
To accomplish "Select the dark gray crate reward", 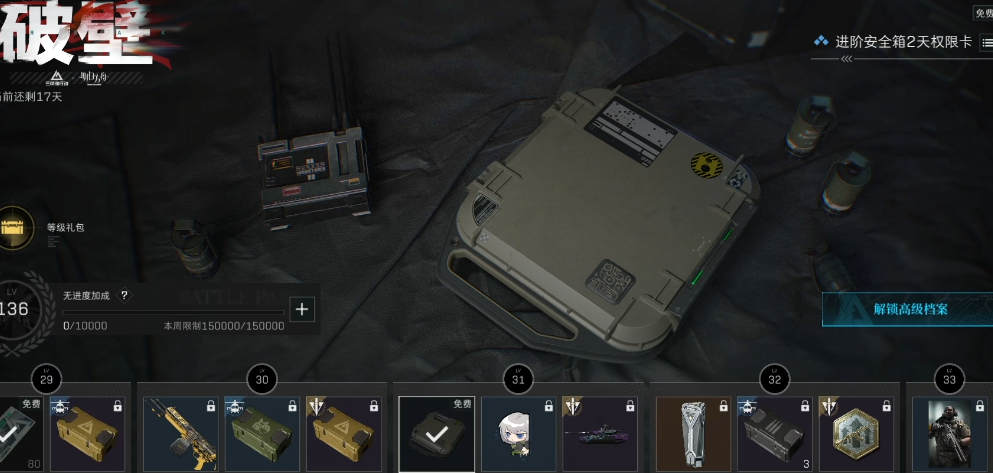I will [775, 434].
